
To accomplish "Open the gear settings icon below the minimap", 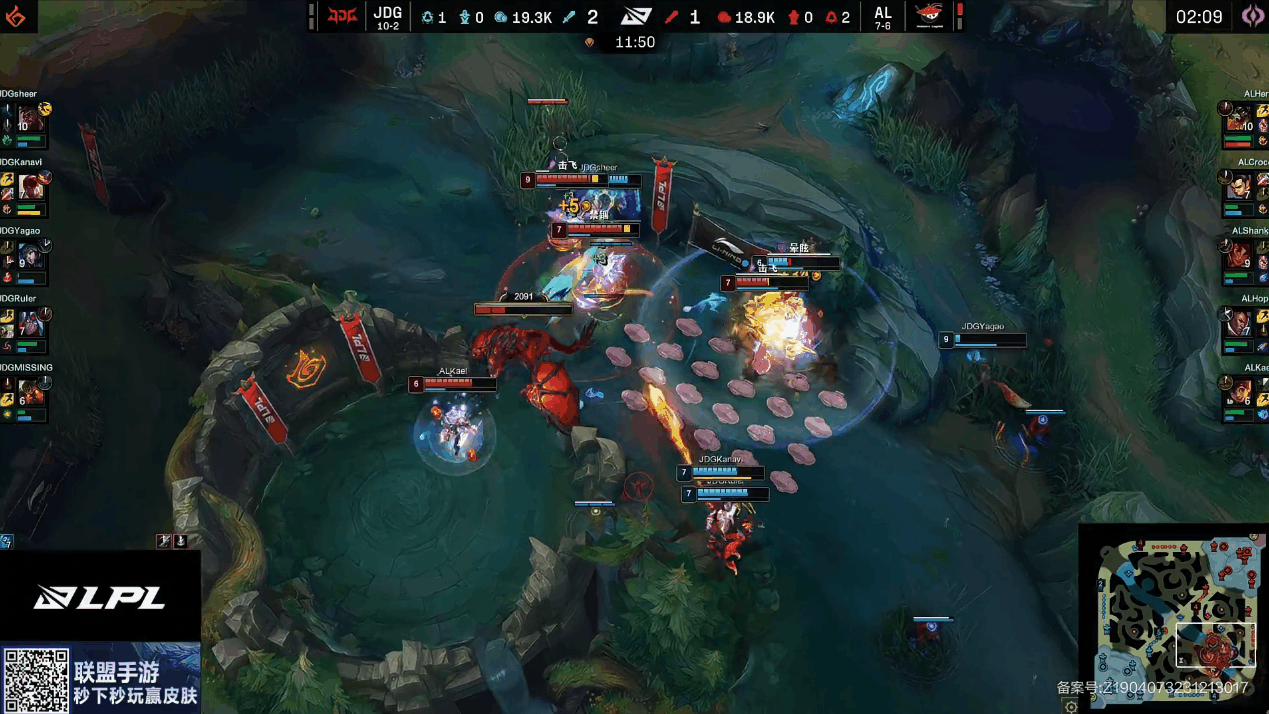I will (1071, 706).
